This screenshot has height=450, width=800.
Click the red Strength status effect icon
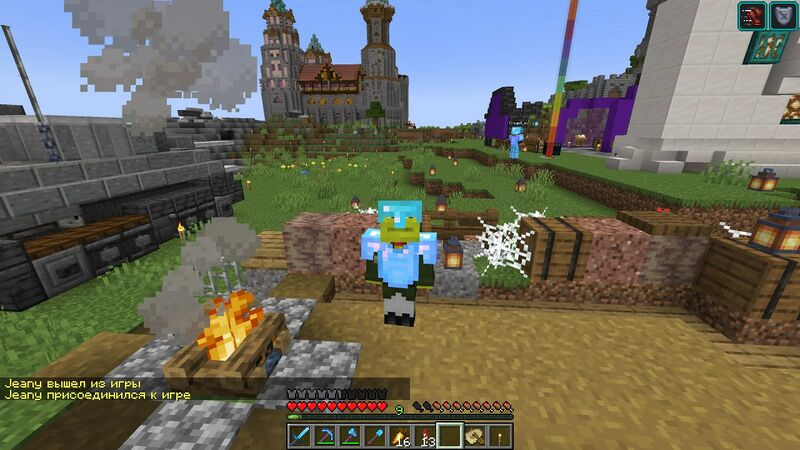click(x=752, y=15)
